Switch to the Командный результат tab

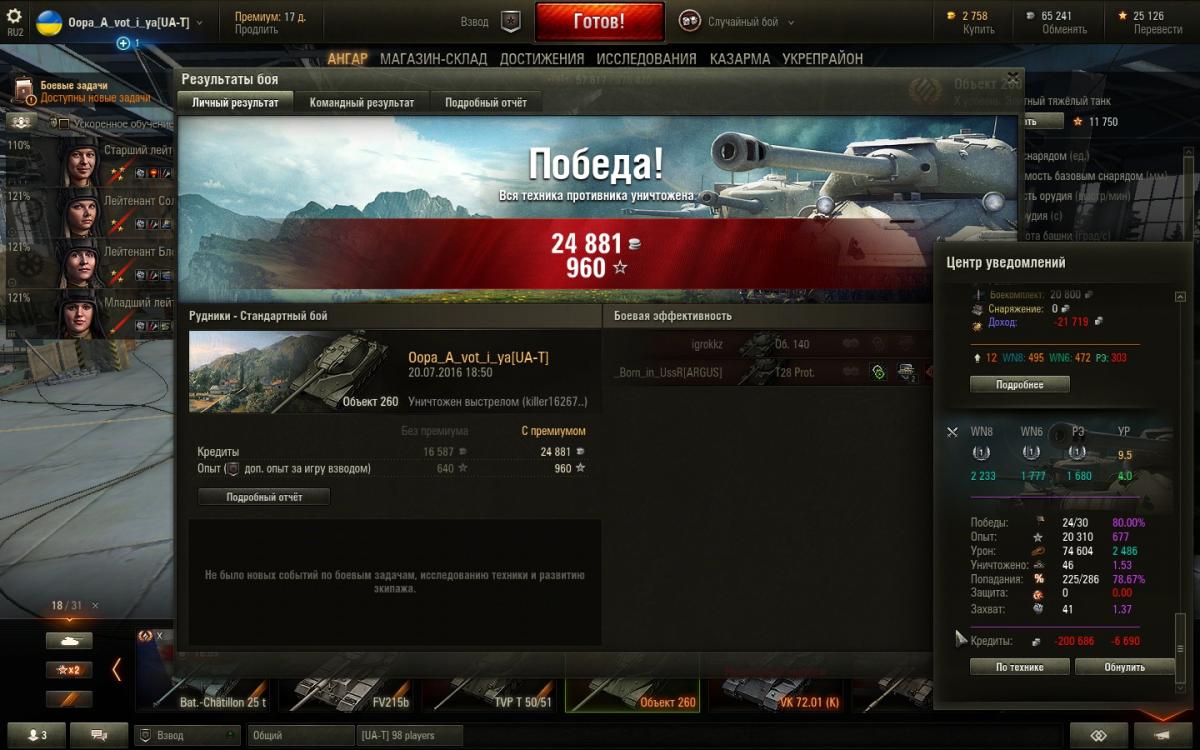click(x=361, y=102)
